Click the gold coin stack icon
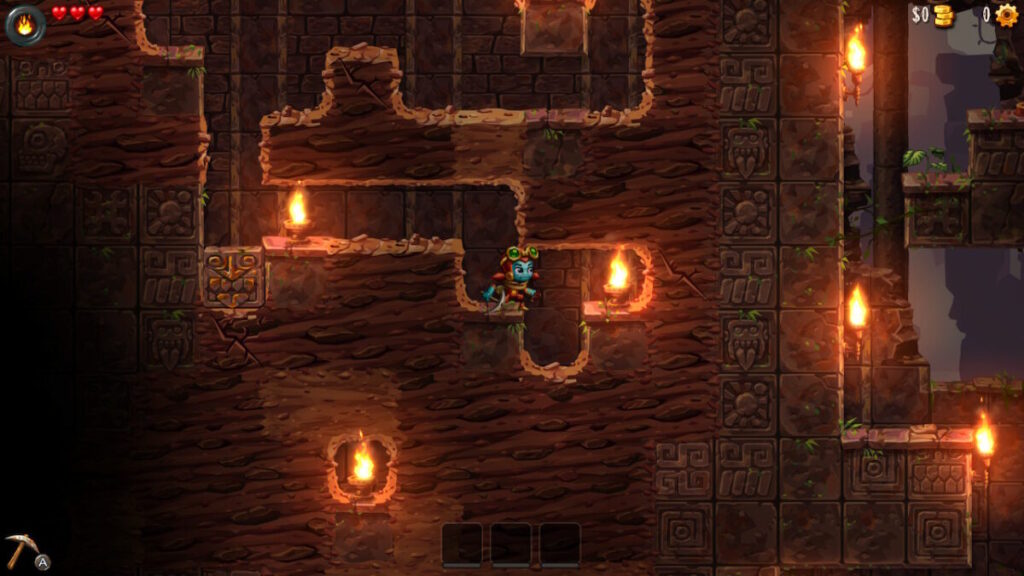1024x576 pixels. click(x=943, y=15)
